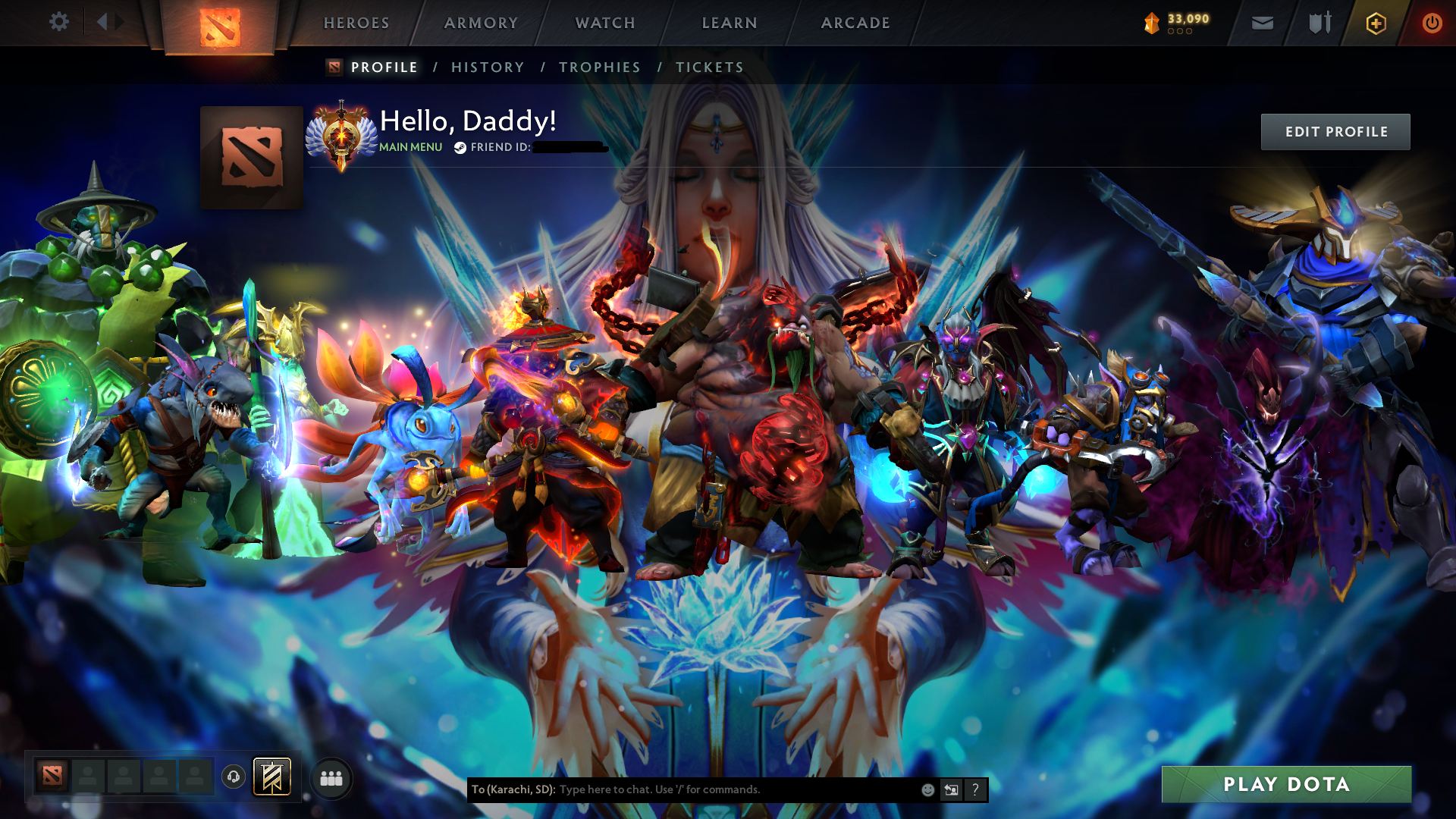The width and height of the screenshot is (1456, 819).
Task: Click the shield and sword loadout icon
Action: 1319,23
